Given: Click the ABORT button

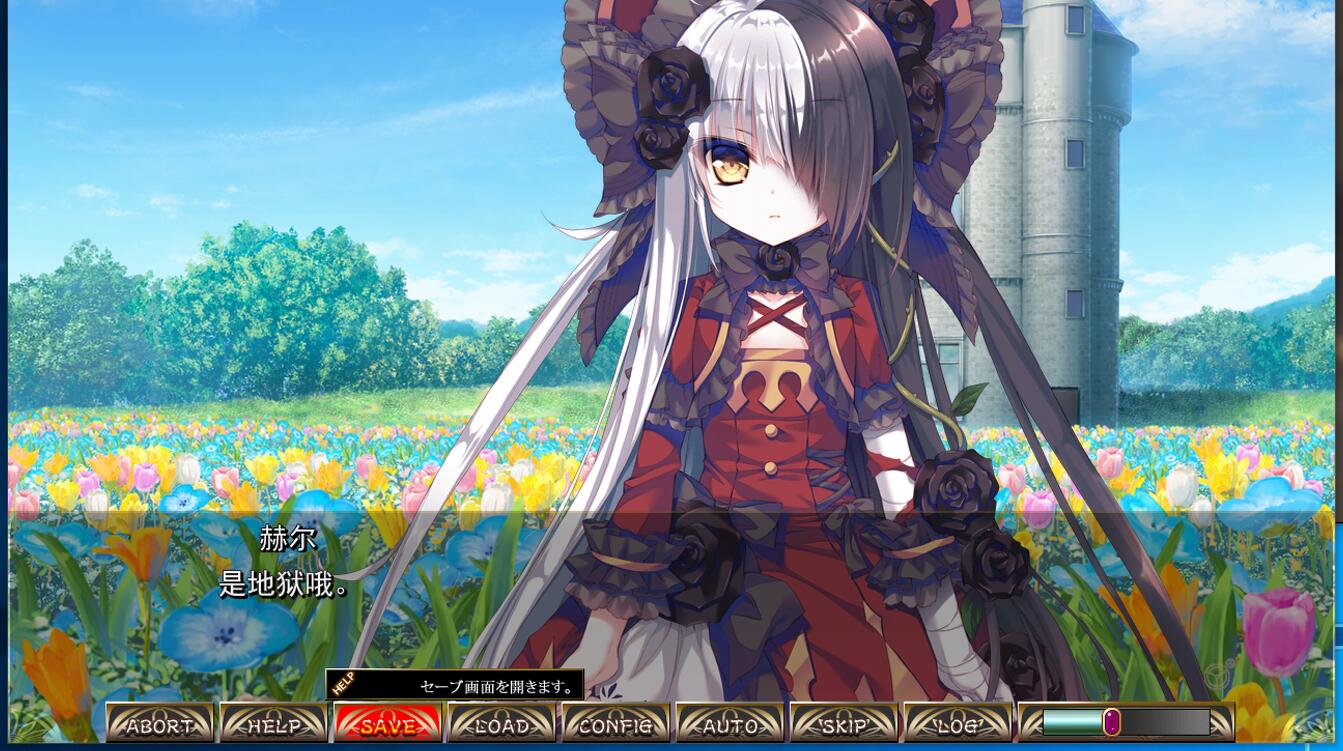Looking at the screenshot, I should (160, 724).
